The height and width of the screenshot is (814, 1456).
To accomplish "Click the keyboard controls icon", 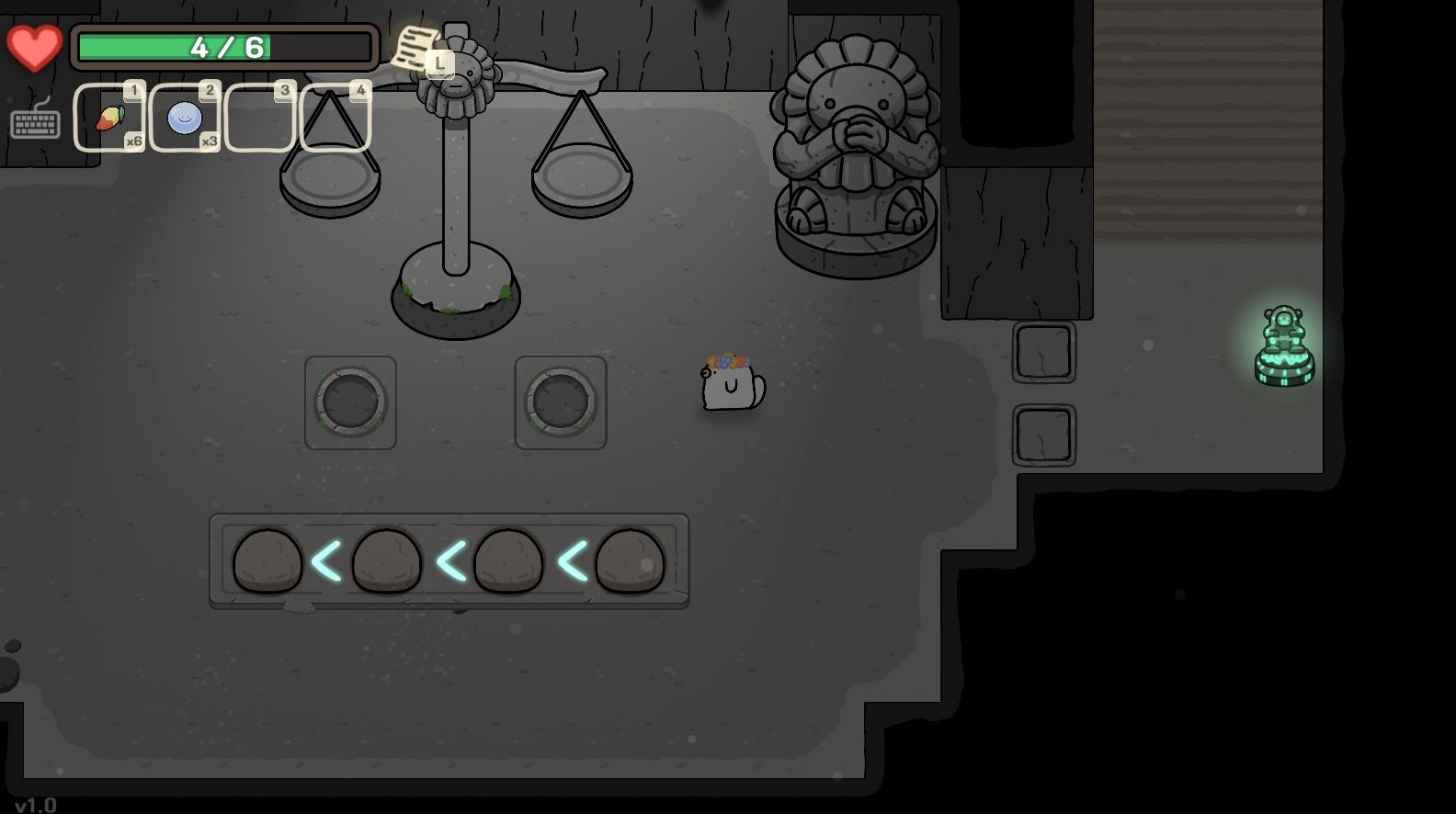I will 35,120.
